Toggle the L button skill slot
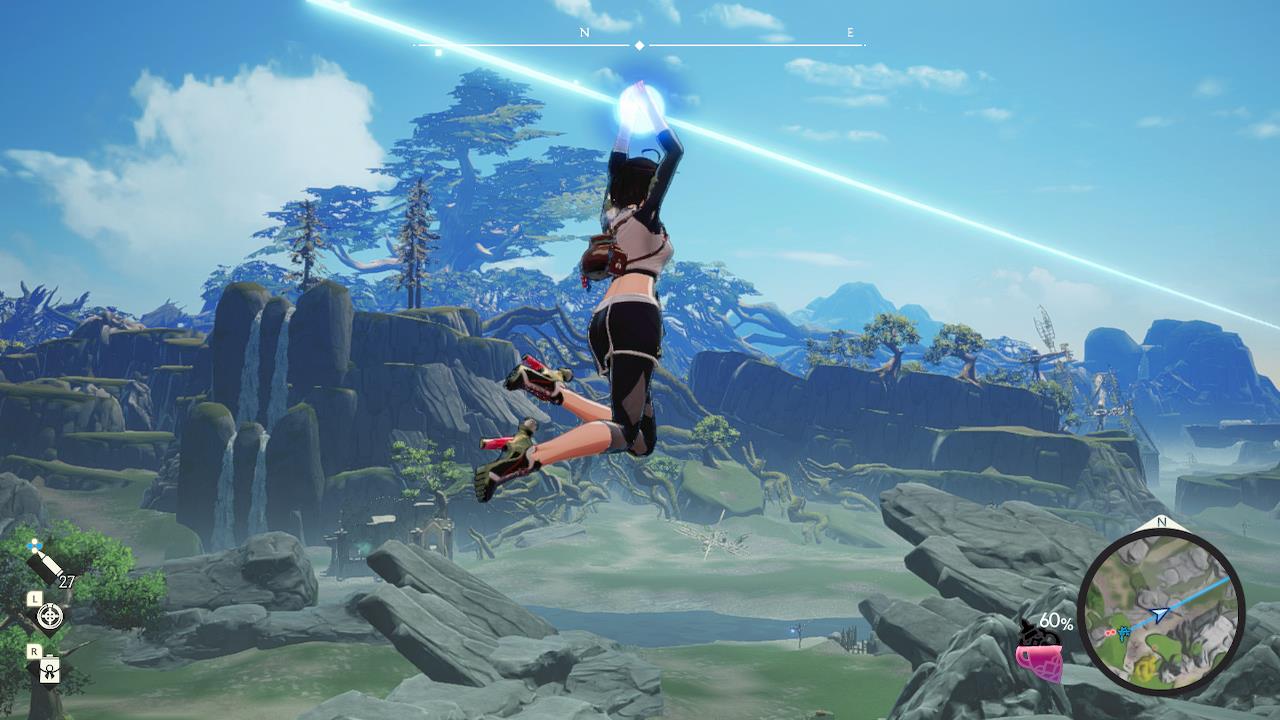This screenshot has height=720, width=1280. (x=35, y=599)
